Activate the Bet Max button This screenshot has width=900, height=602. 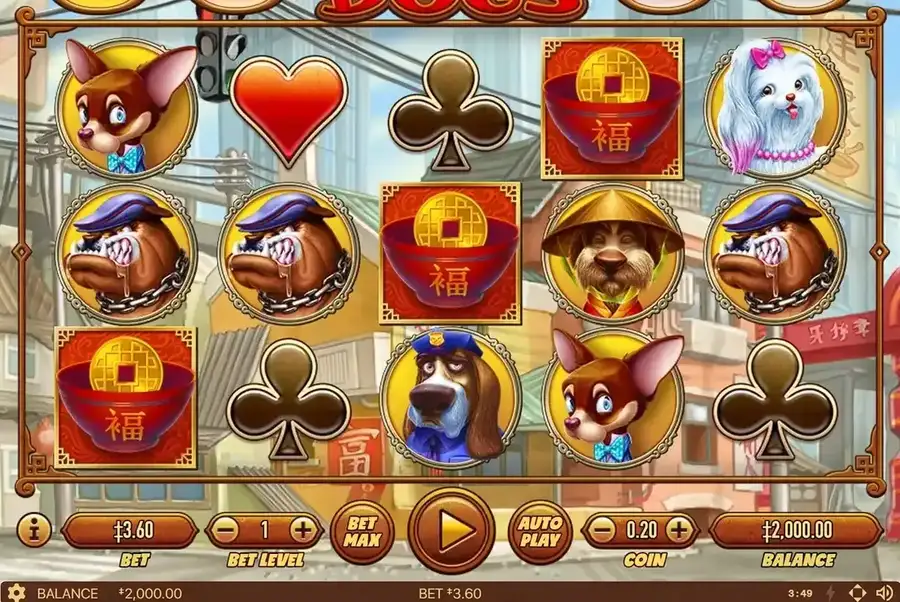point(364,530)
